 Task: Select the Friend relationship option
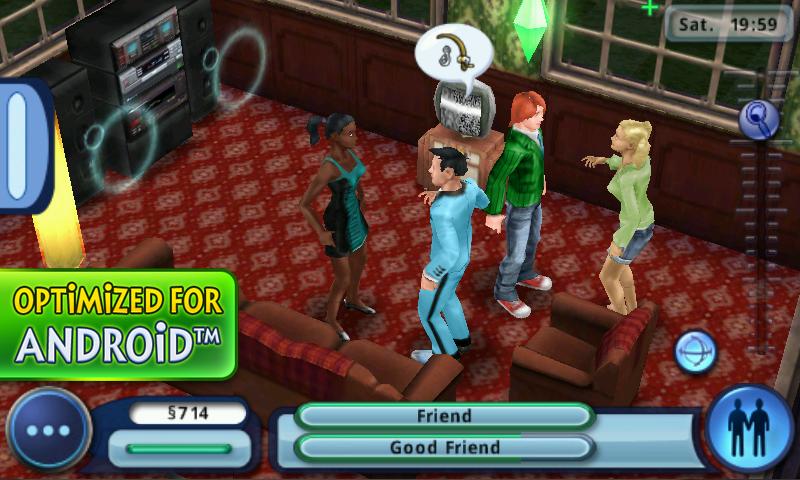(443, 416)
